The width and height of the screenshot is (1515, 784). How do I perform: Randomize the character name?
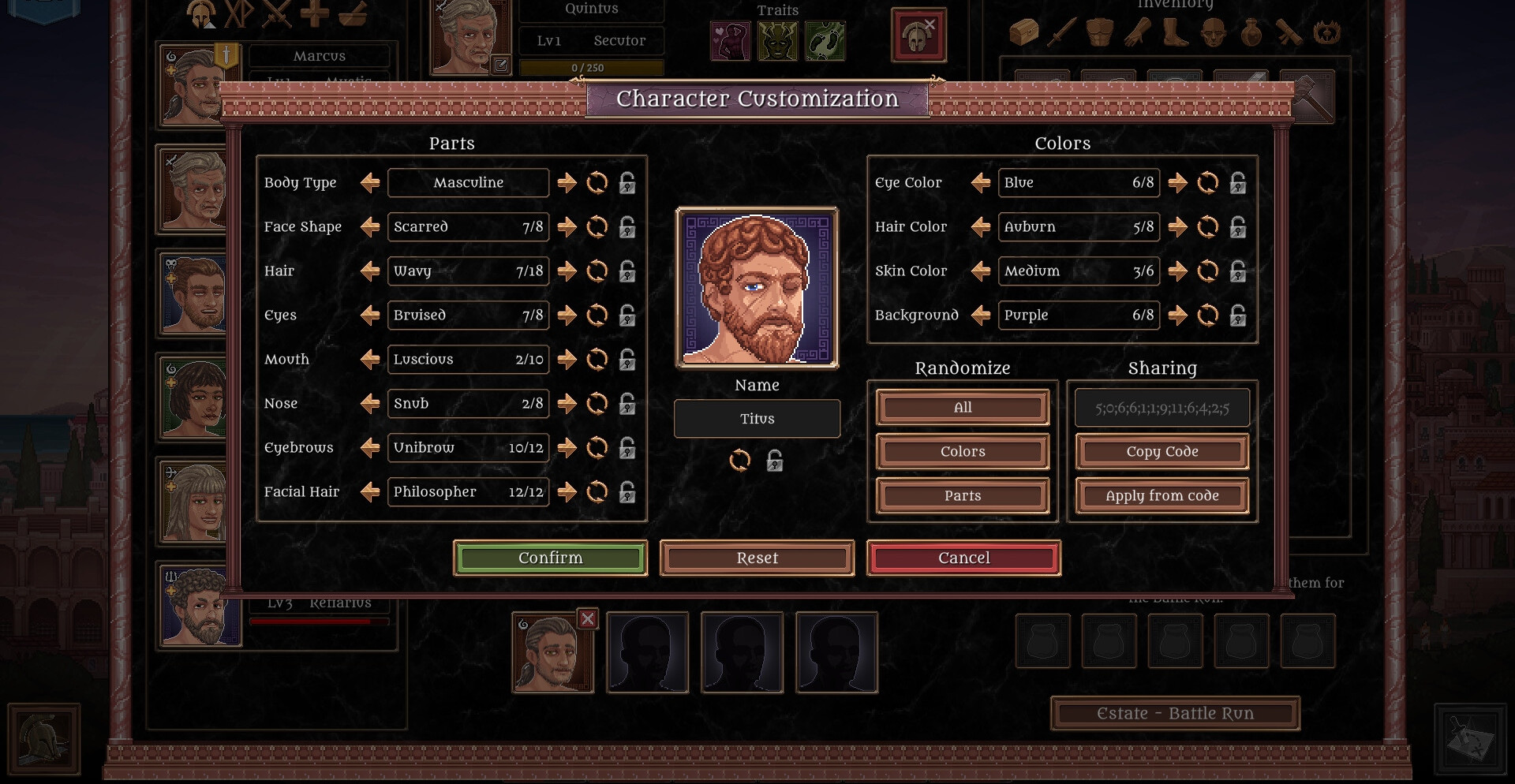740,461
